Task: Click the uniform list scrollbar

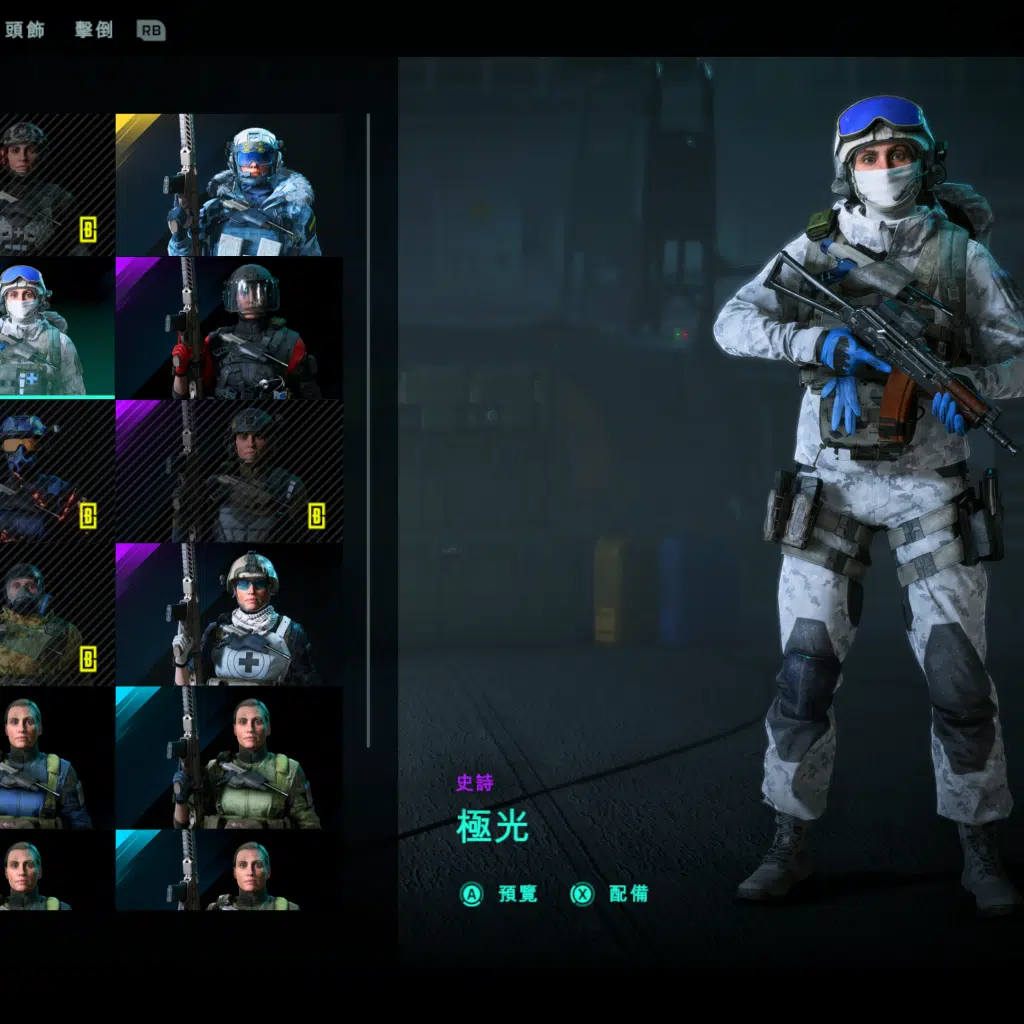Action: pos(369,430)
